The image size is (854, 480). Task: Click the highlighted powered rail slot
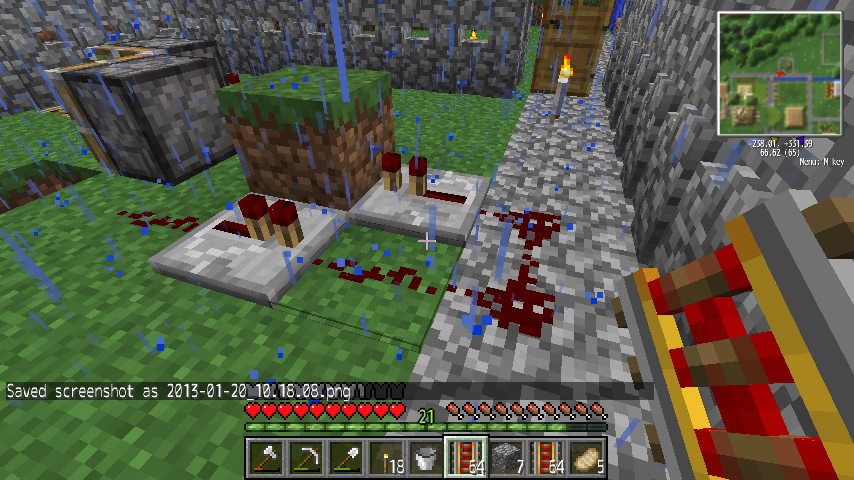(465, 458)
